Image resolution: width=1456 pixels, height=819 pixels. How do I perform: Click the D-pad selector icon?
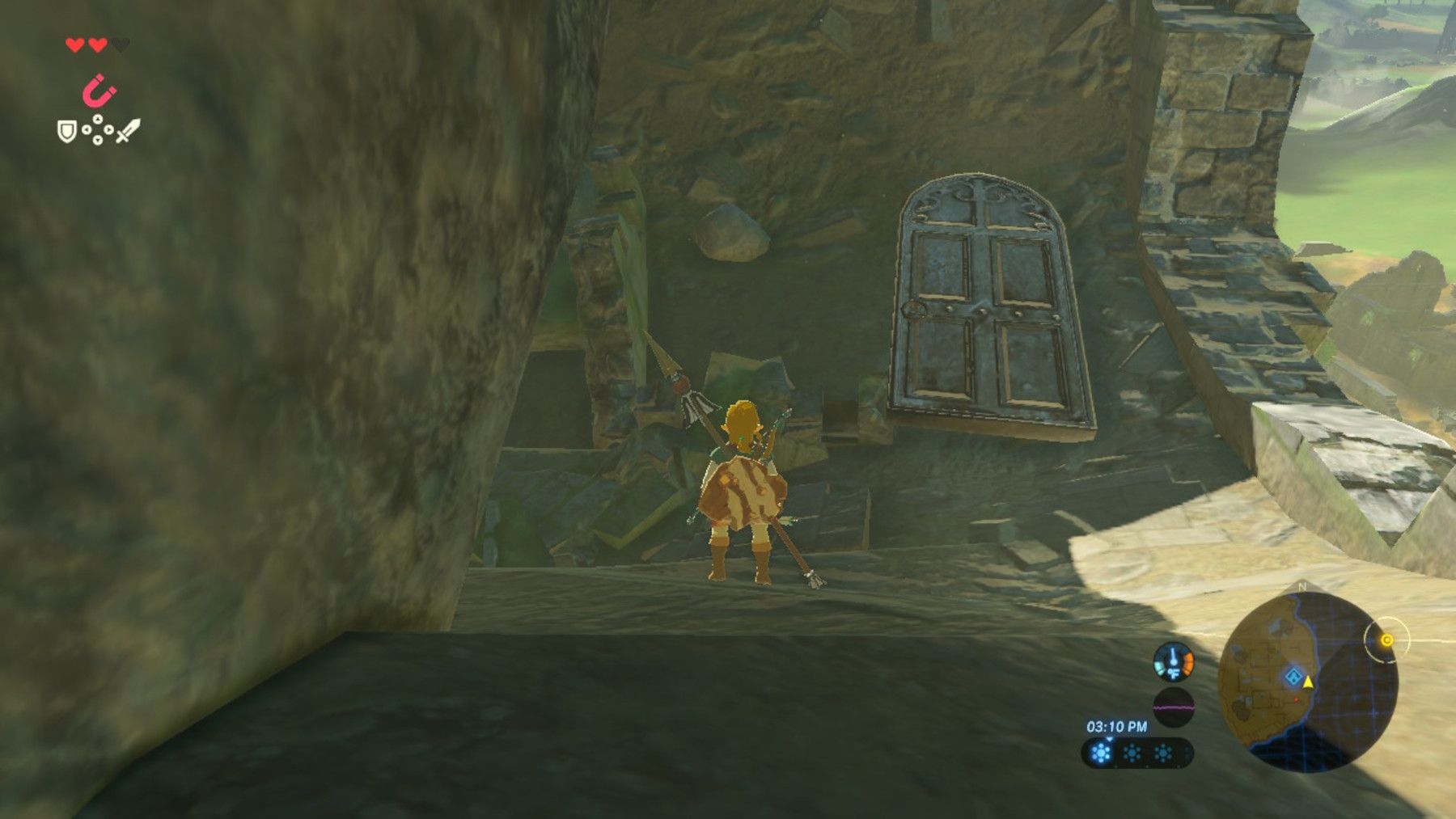click(98, 129)
